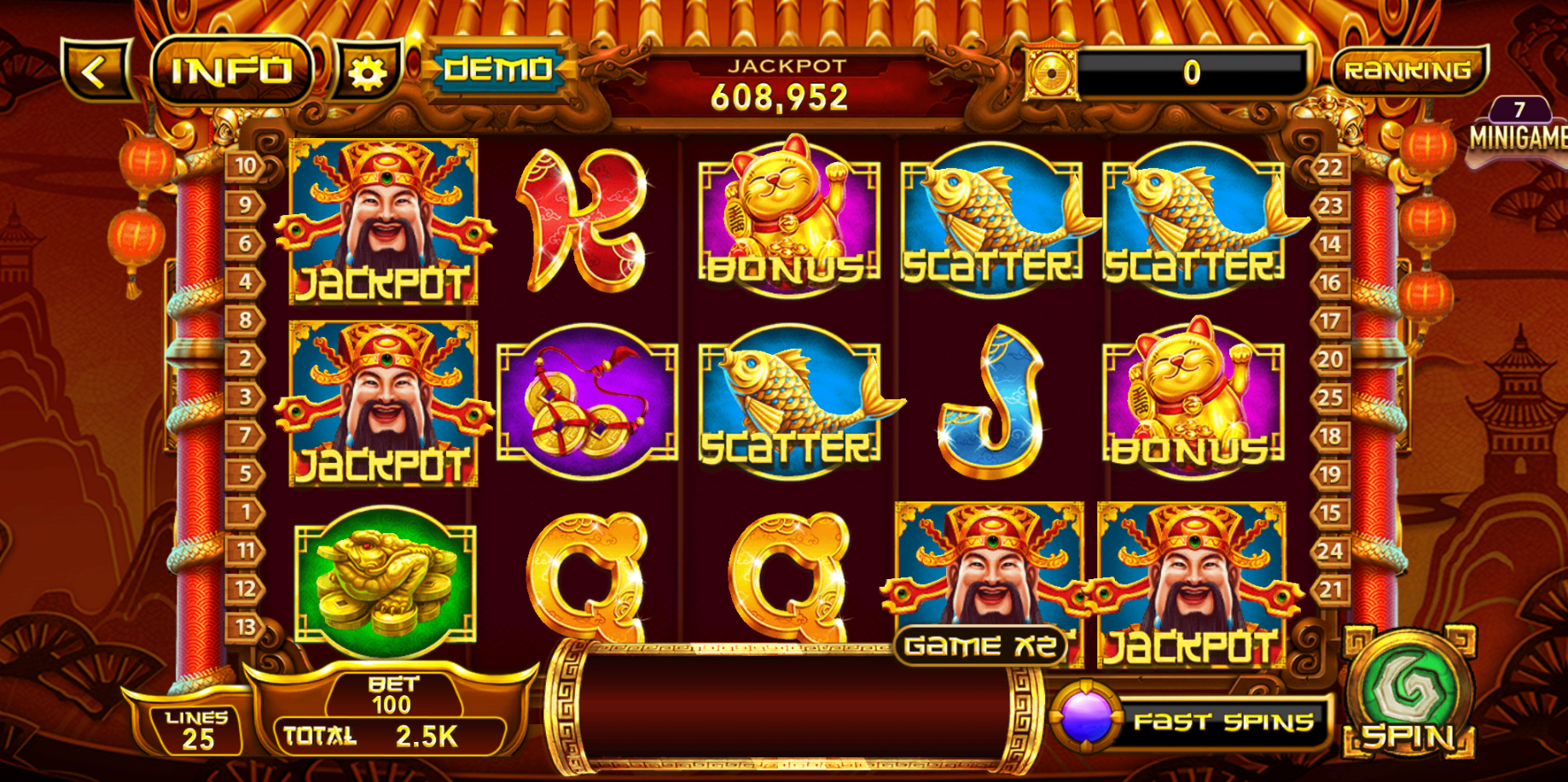The height and width of the screenshot is (782, 1568).
Task: Activate the Game X2 multiplier badge
Action: (983, 646)
